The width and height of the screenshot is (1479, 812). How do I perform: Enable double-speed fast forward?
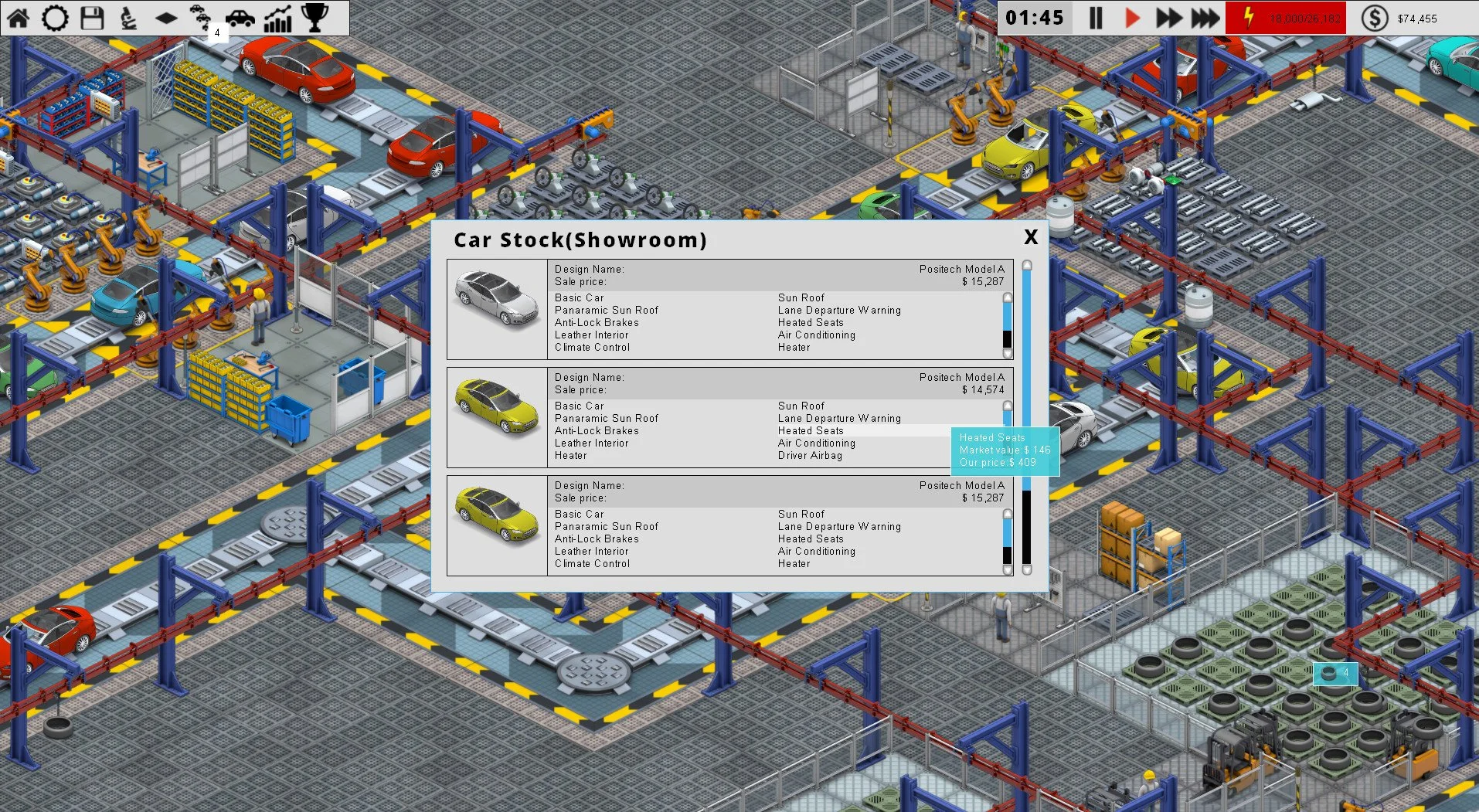(x=1168, y=17)
